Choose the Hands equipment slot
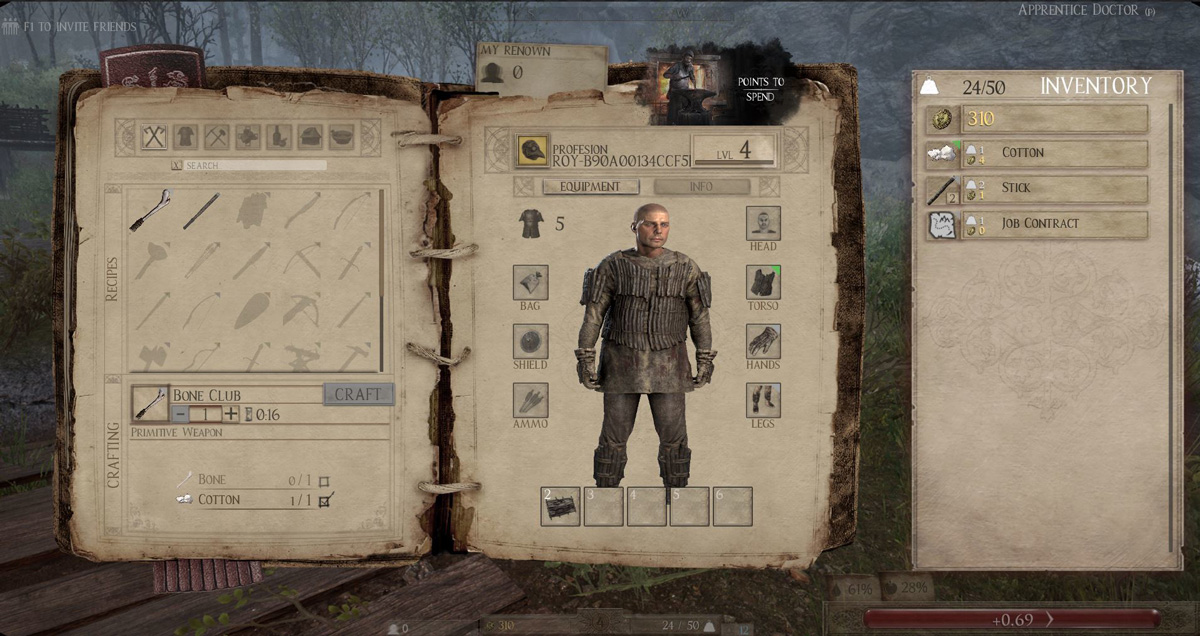The height and width of the screenshot is (636, 1200). [763, 342]
